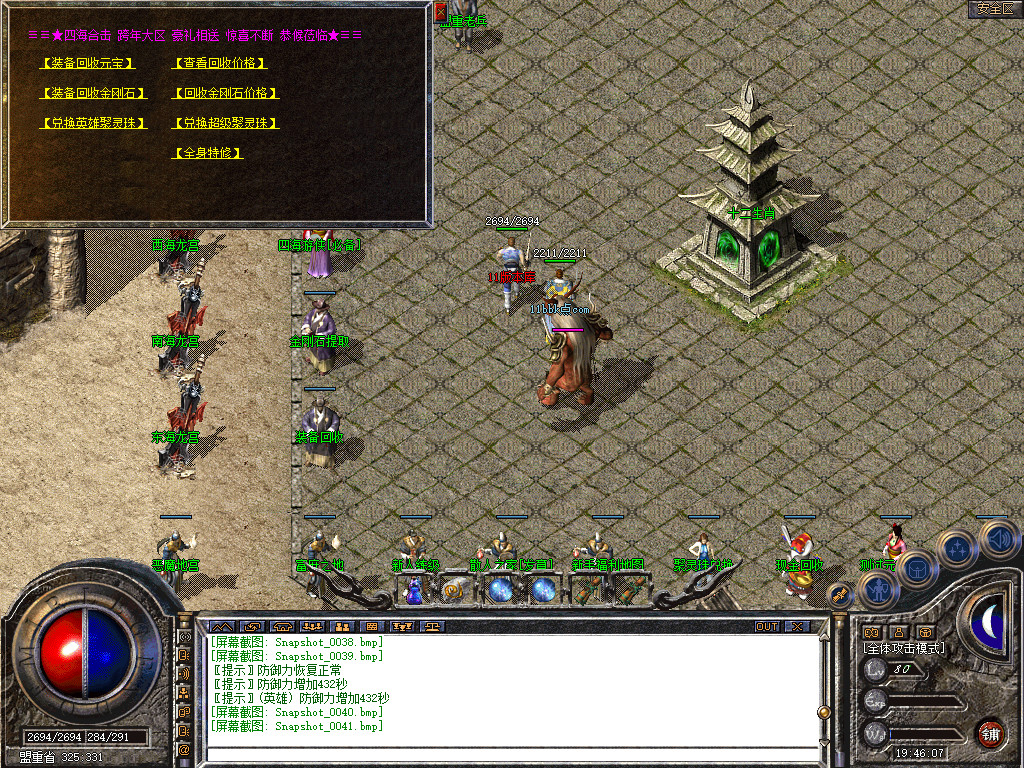Click the X button beside OUT
This screenshot has width=1024, height=768.
(x=797, y=627)
